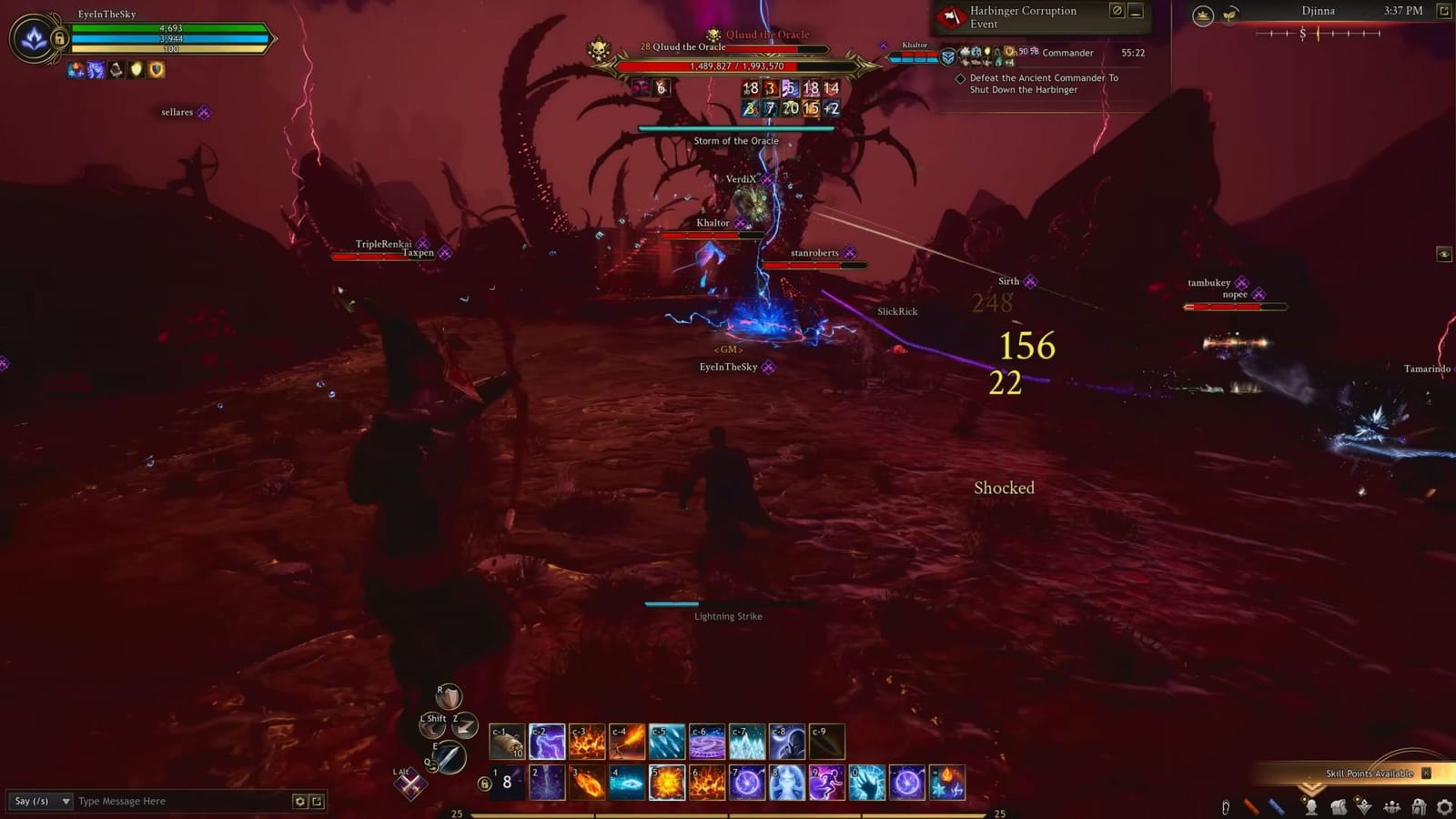Open the housing icon shaped like a building
Image resolution: width=1456 pixels, height=819 pixels.
pos(1418,807)
